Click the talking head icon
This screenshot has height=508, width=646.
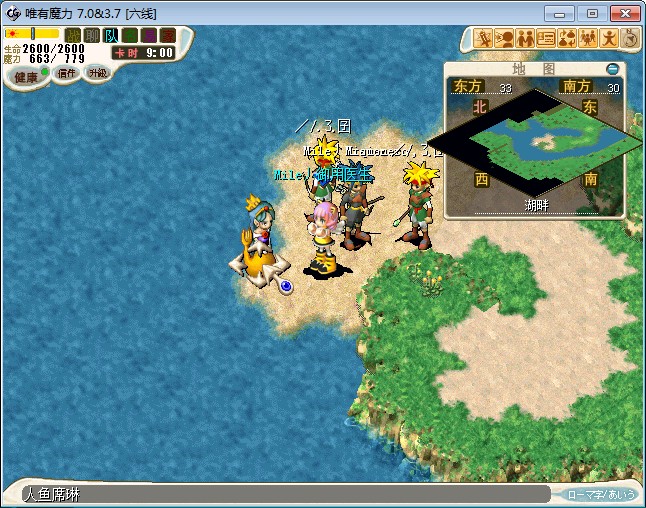[504, 39]
